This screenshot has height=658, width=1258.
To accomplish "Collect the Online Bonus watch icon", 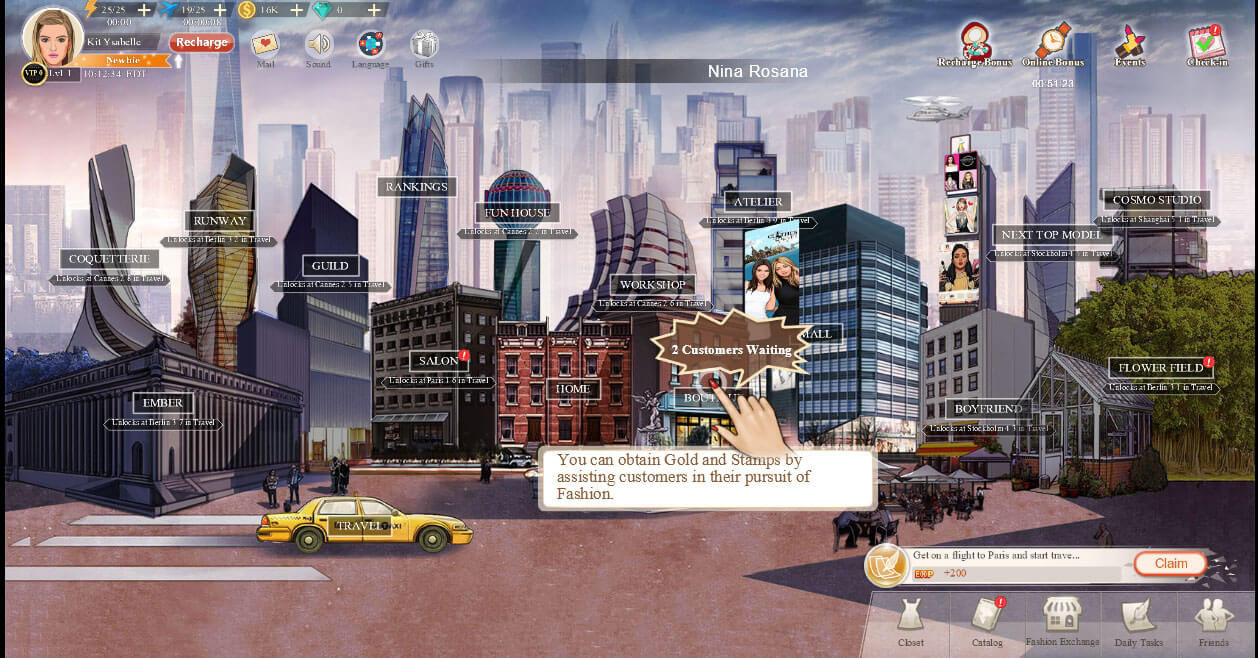I will click(1052, 41).
